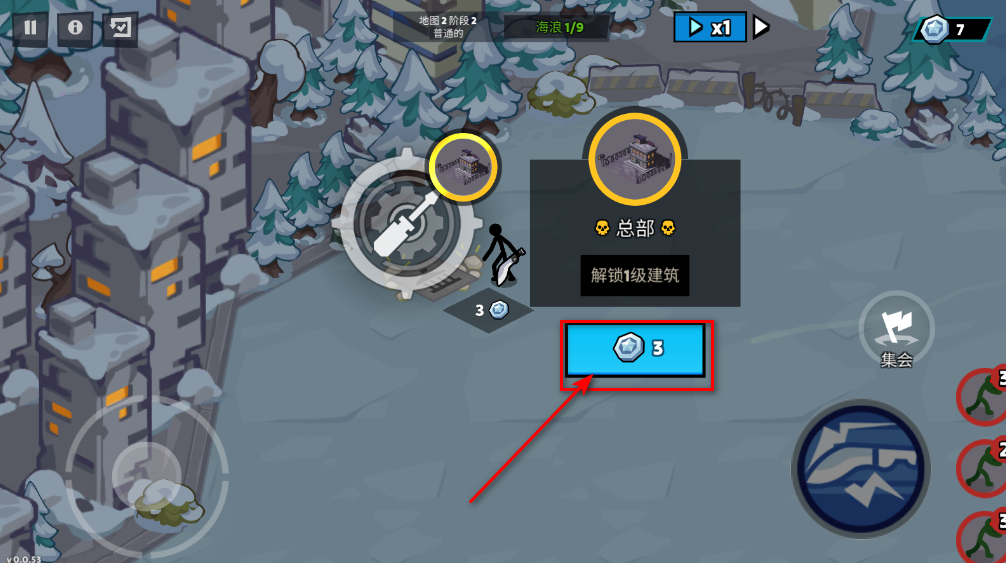Click the white play arrow beside x1
The height and width of the screenshot is (563, 1006).
click(761, 27)
